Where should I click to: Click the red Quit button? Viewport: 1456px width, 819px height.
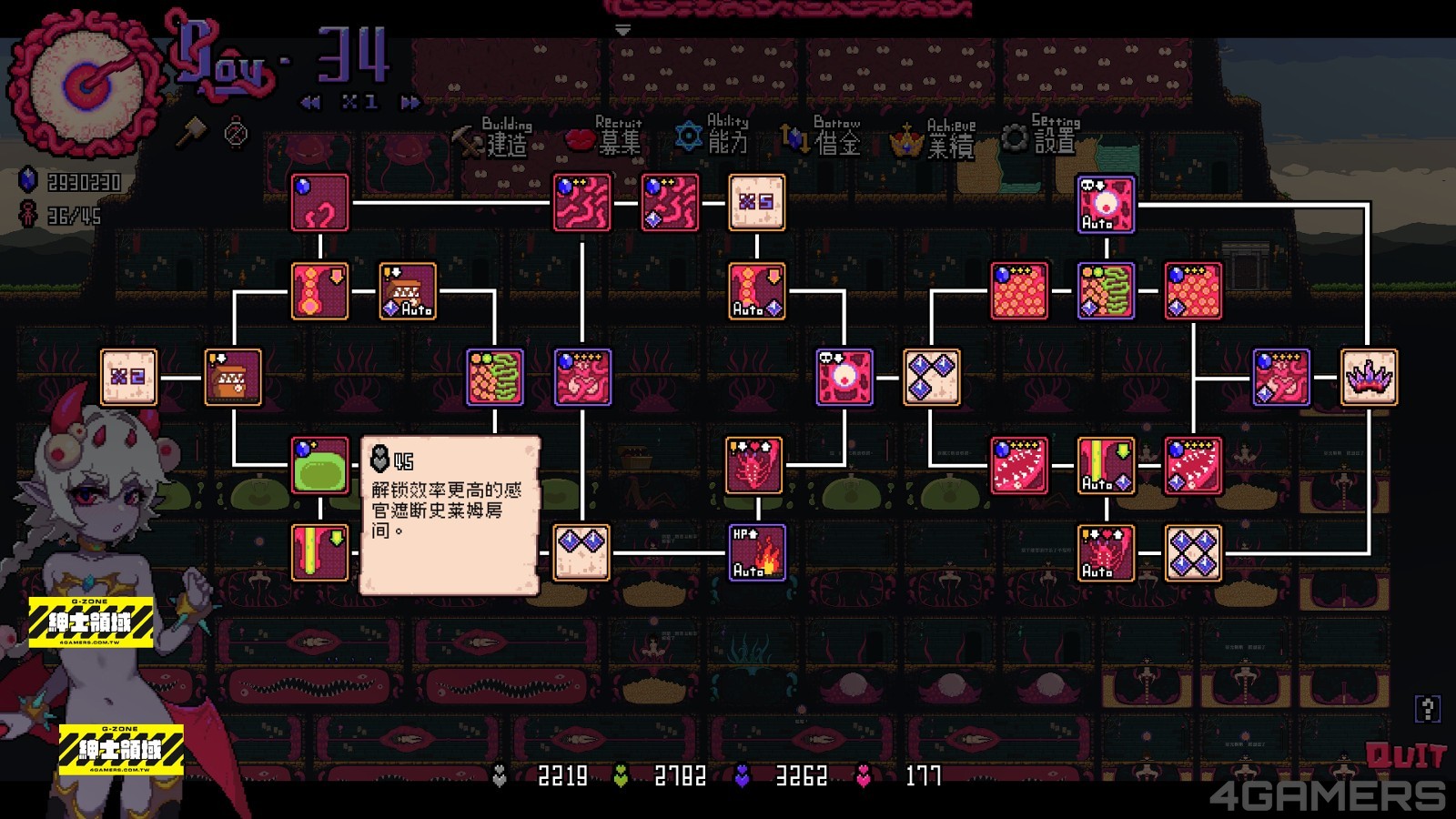pos(1405,755)
